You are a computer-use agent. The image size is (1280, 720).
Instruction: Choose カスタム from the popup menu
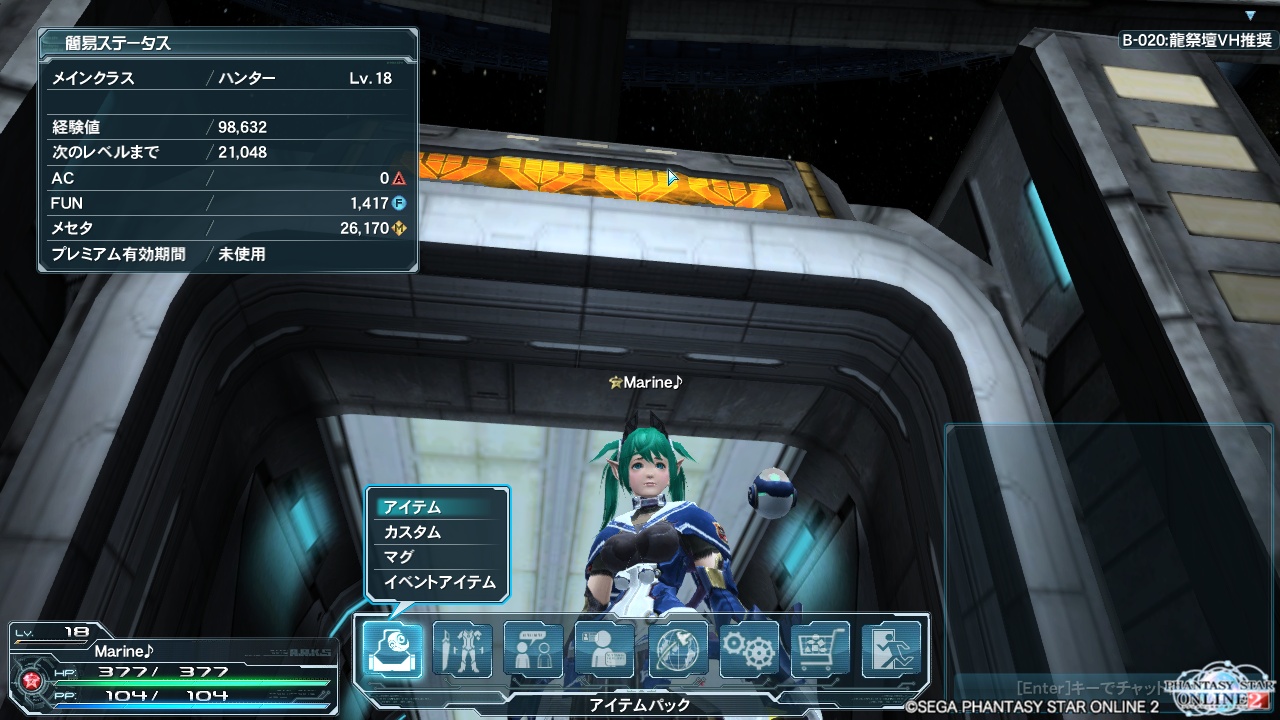point(437,532)
